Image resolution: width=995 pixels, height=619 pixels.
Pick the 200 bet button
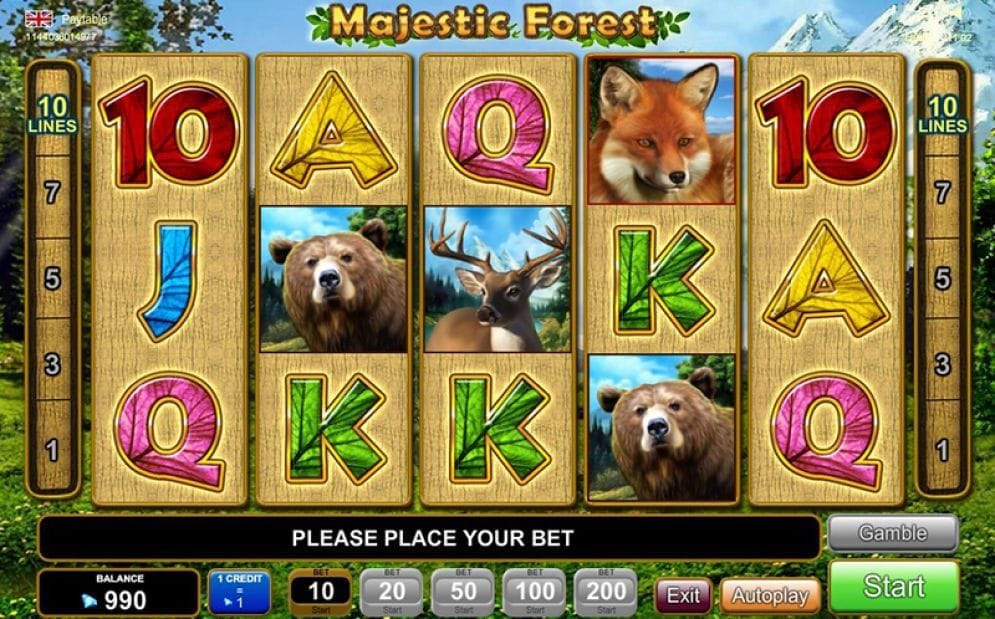[606, 592]
